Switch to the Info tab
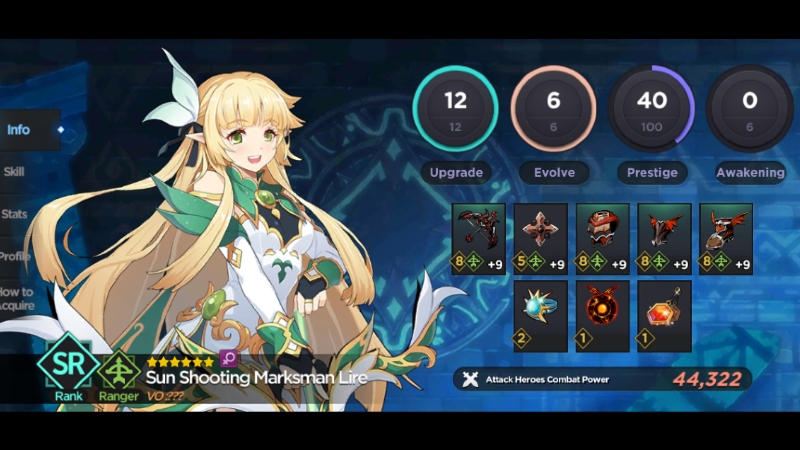This screenshot has width=800, height=450. click(x=20, y=130)
